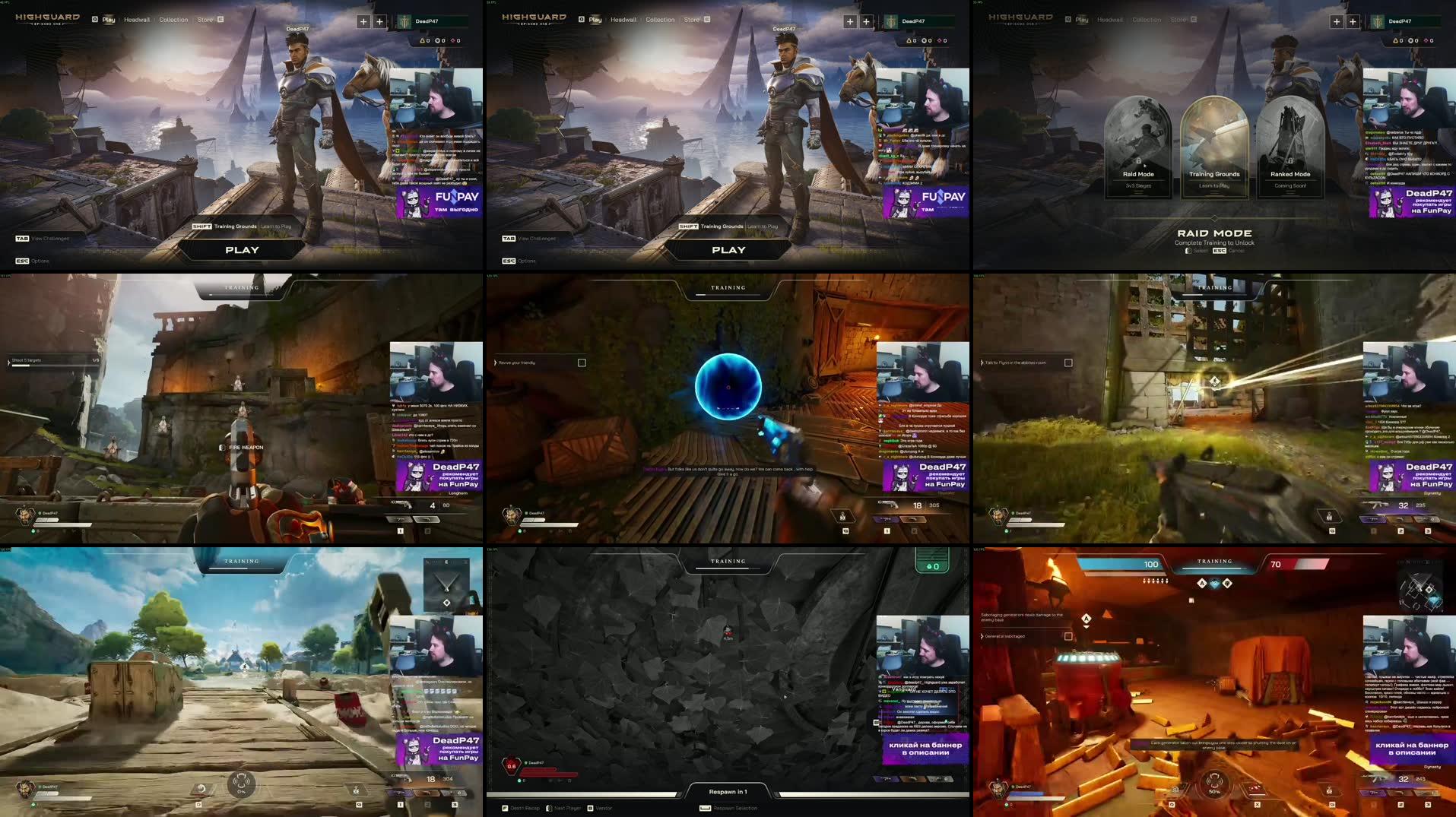Tick the 'Talk to Flynn' objective checkbox
This screenshot has width=1456, height=817.
coord(1067,363)
